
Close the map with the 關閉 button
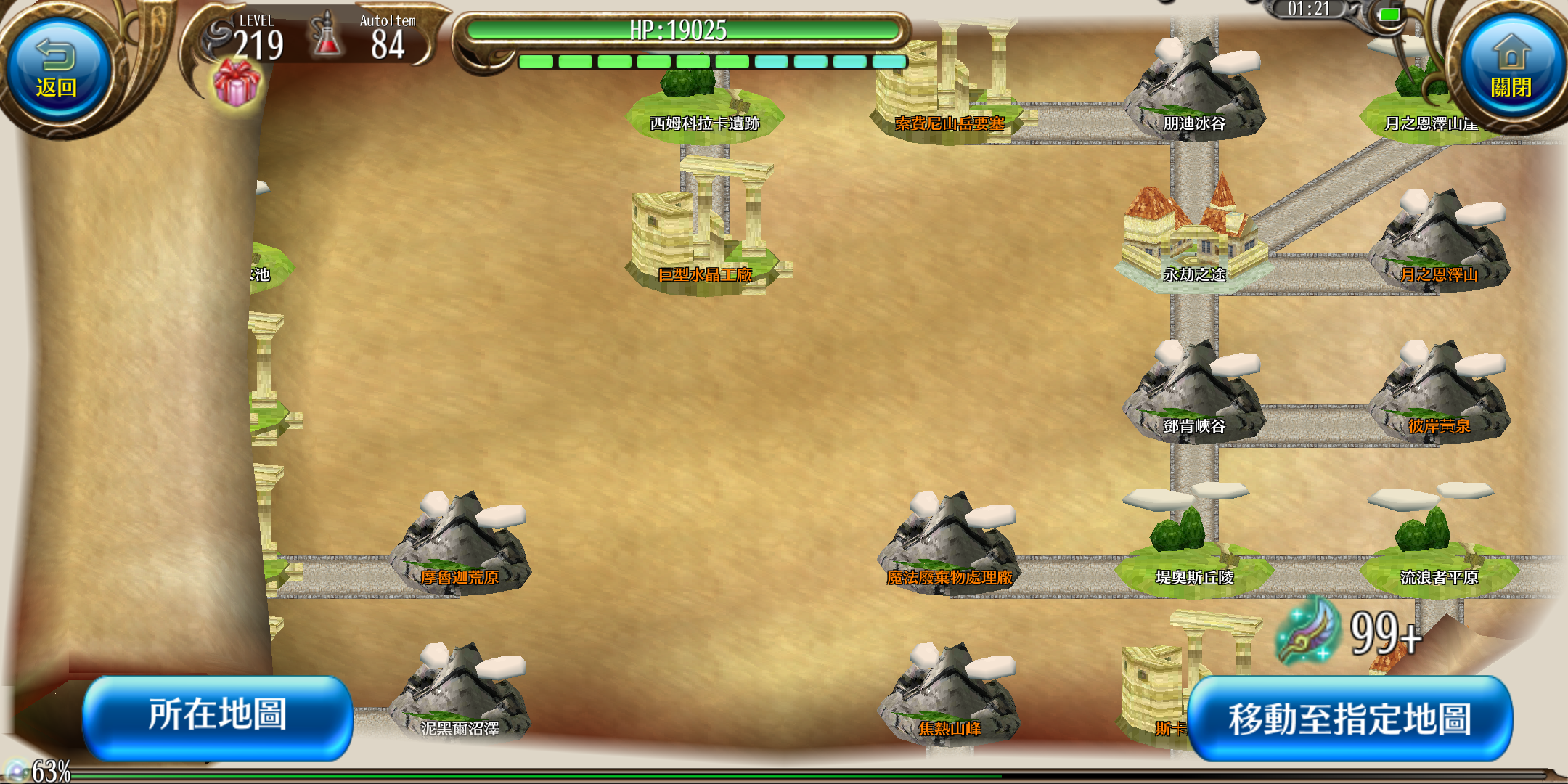point(1511,69)
